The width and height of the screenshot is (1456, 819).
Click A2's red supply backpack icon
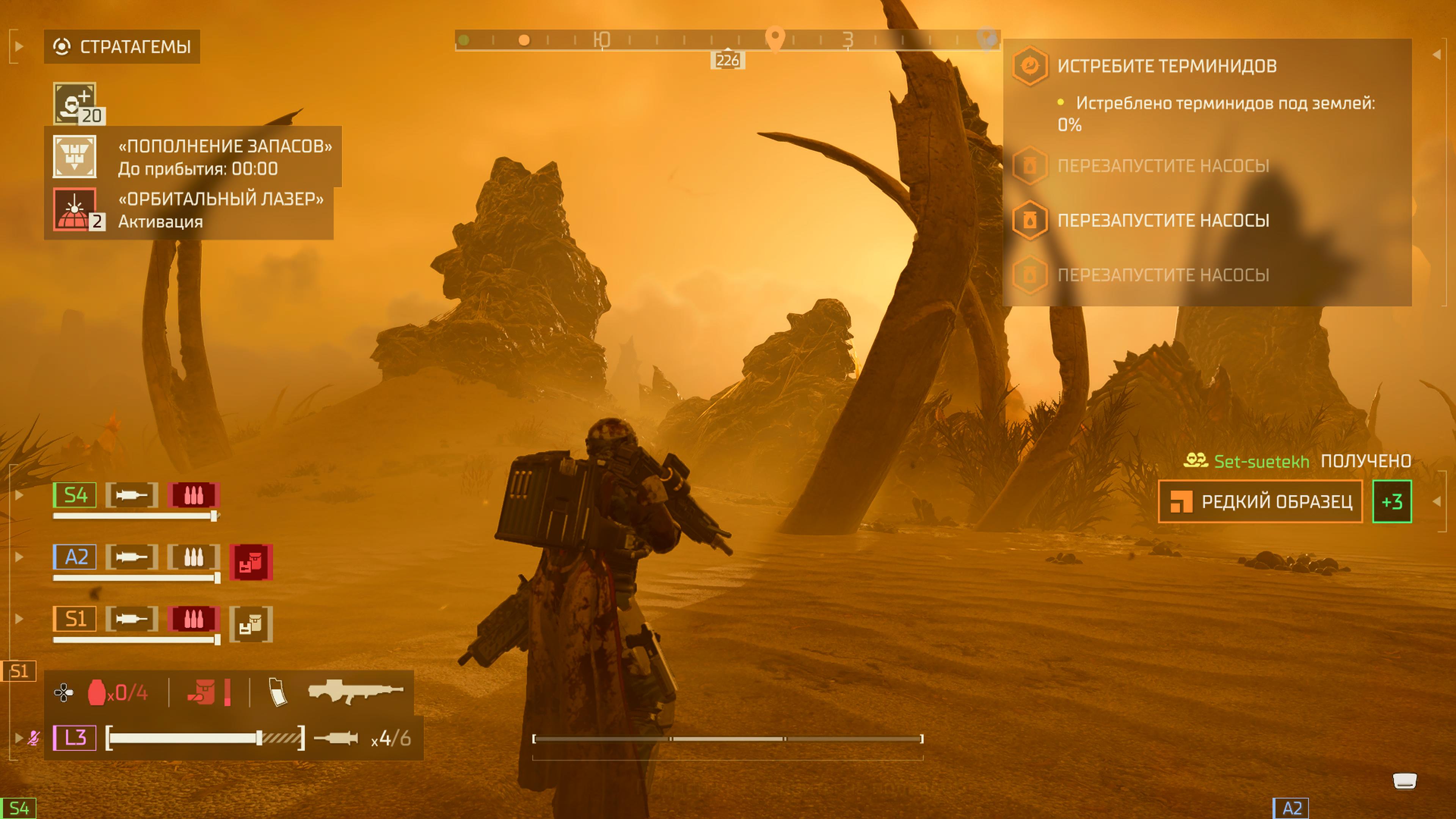251,562
